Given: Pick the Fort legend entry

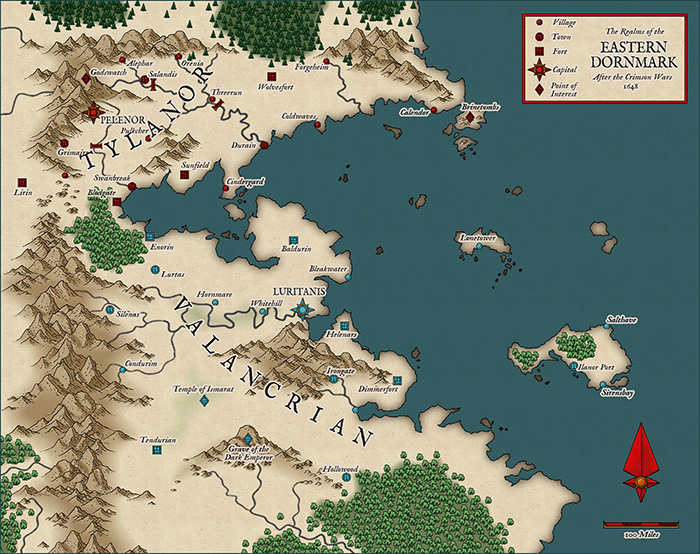Looking at the screenshot, I should (x=540, y=51).
